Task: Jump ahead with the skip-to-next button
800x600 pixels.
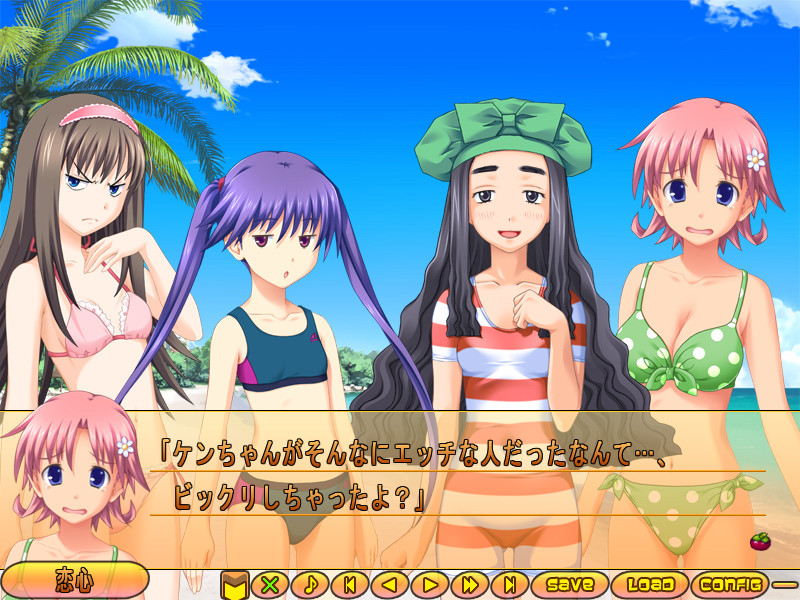Action: click(509, 583)
